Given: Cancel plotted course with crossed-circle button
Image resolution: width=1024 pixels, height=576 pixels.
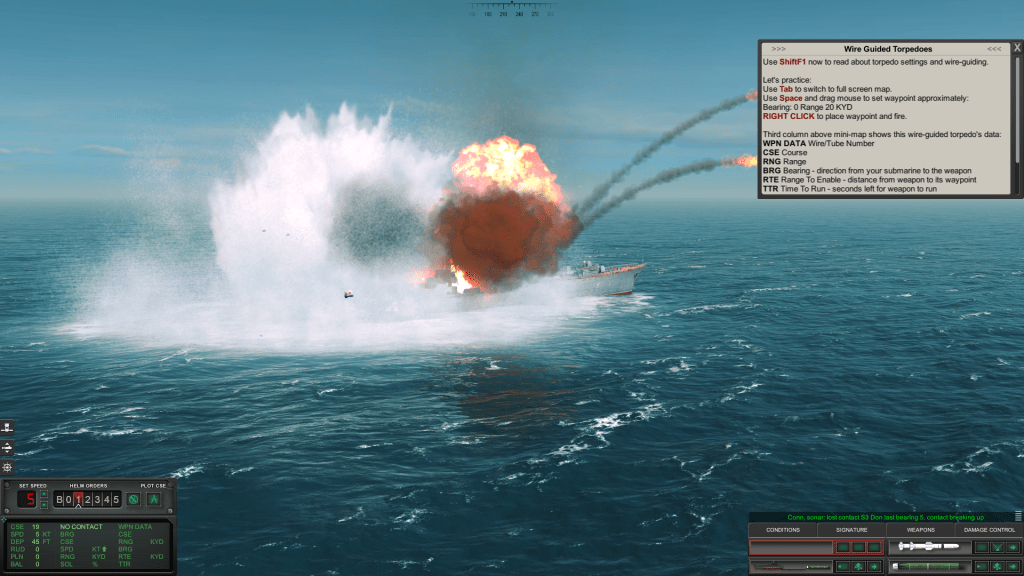Looking at the screenshot, I should tap(132, 499).
